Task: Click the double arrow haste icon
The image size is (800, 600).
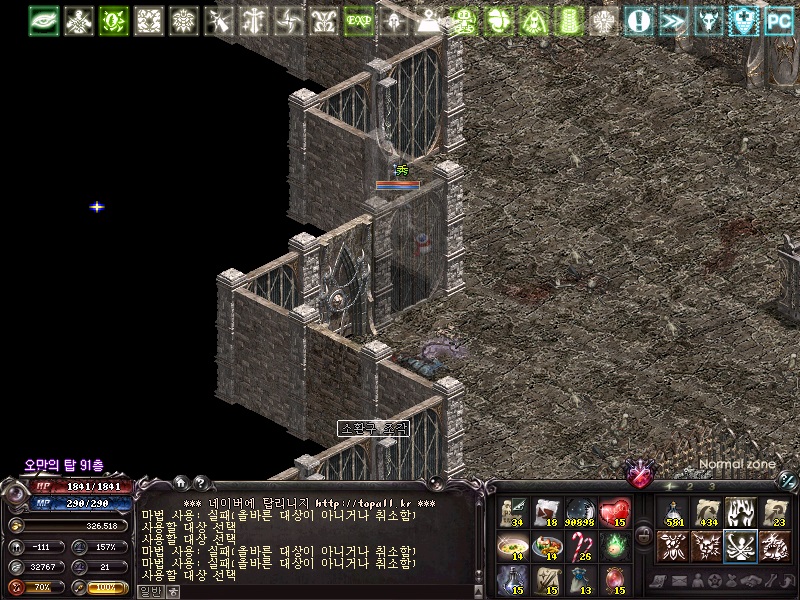Action: [x=674, y=20]
